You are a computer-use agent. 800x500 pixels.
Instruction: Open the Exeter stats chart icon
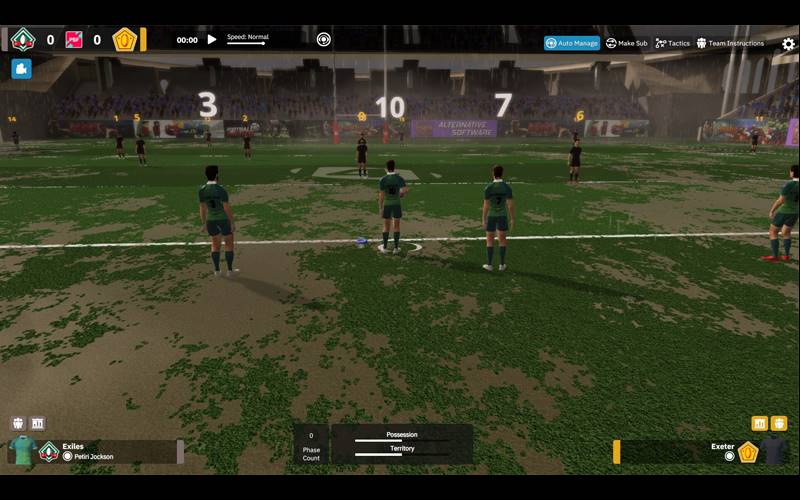click(759, 423)
